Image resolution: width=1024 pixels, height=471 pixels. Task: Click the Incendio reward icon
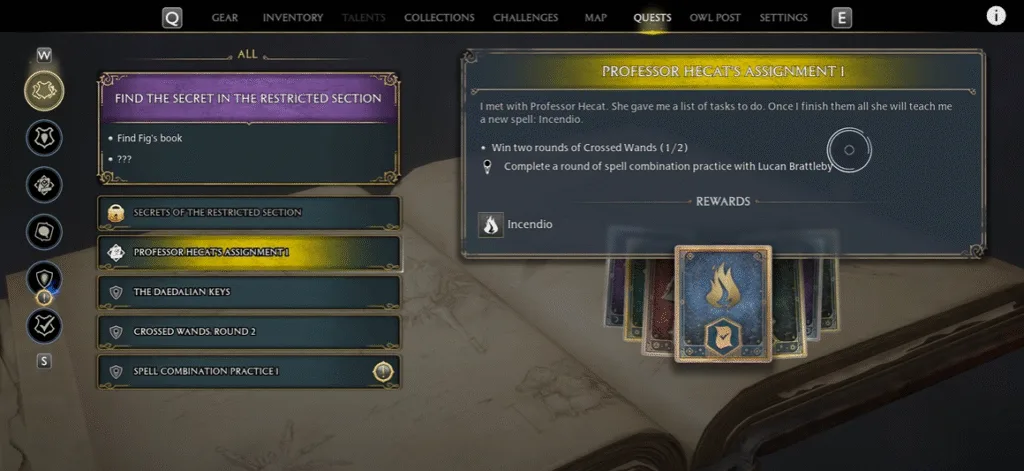490,225
